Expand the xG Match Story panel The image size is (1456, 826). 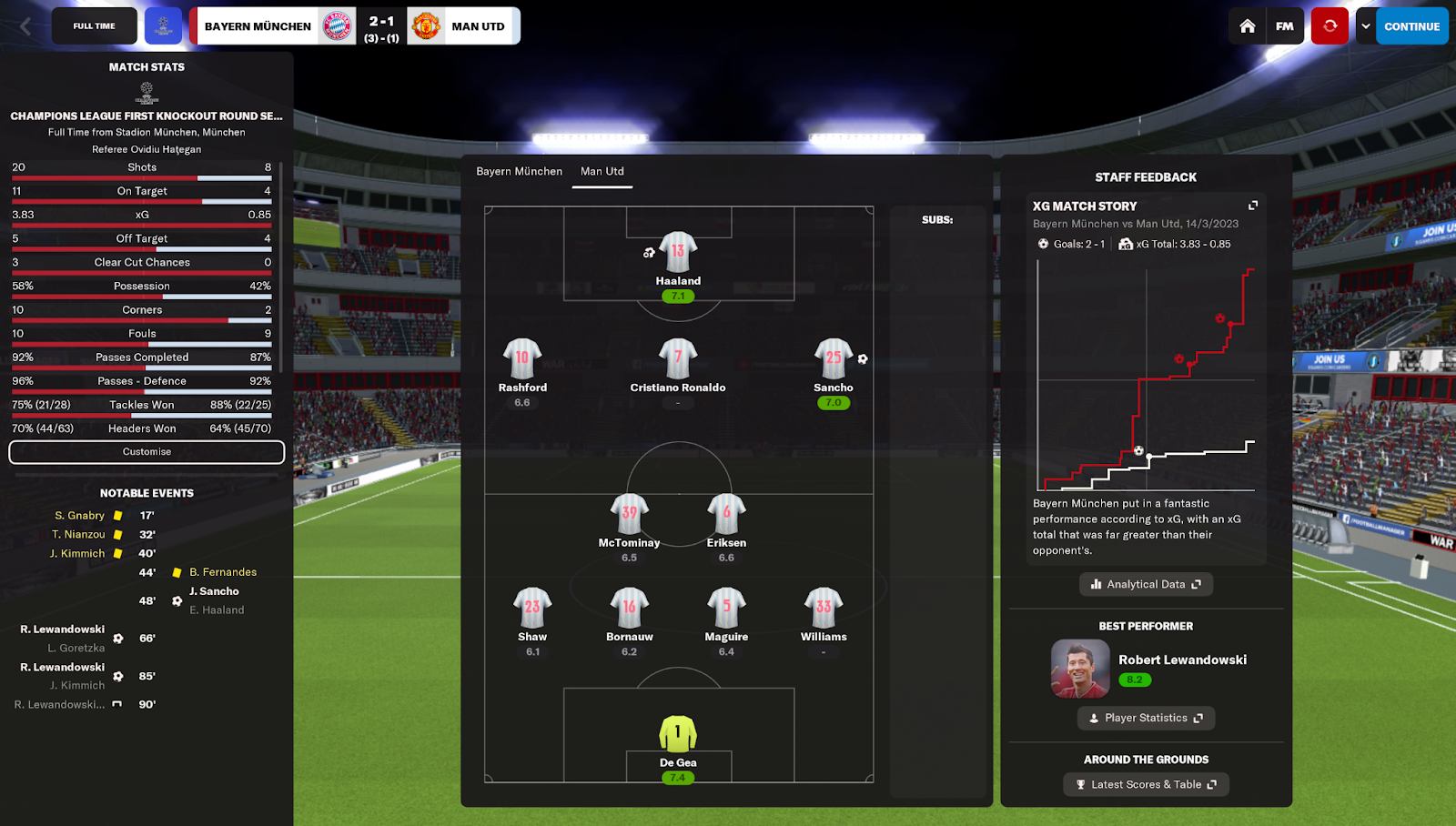point(1253,206)
